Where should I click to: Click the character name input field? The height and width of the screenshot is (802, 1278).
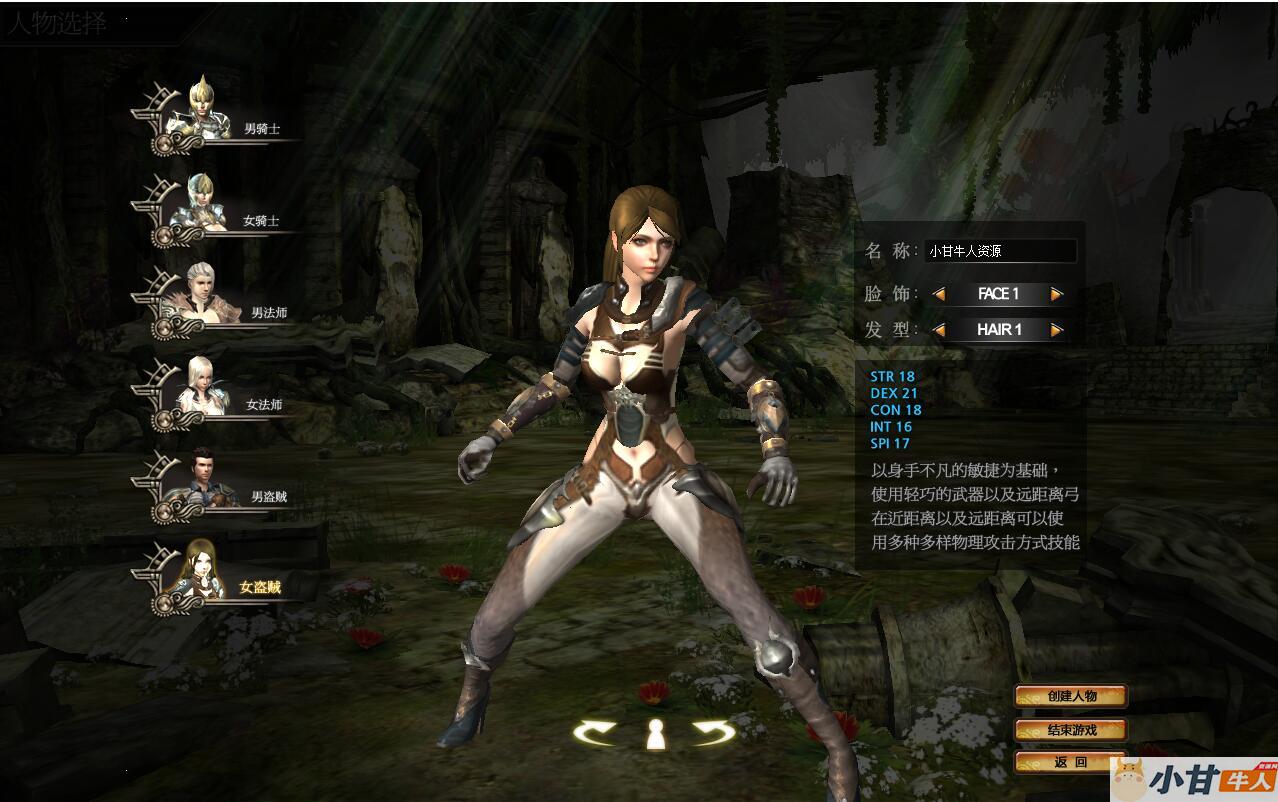pos(999,251)
